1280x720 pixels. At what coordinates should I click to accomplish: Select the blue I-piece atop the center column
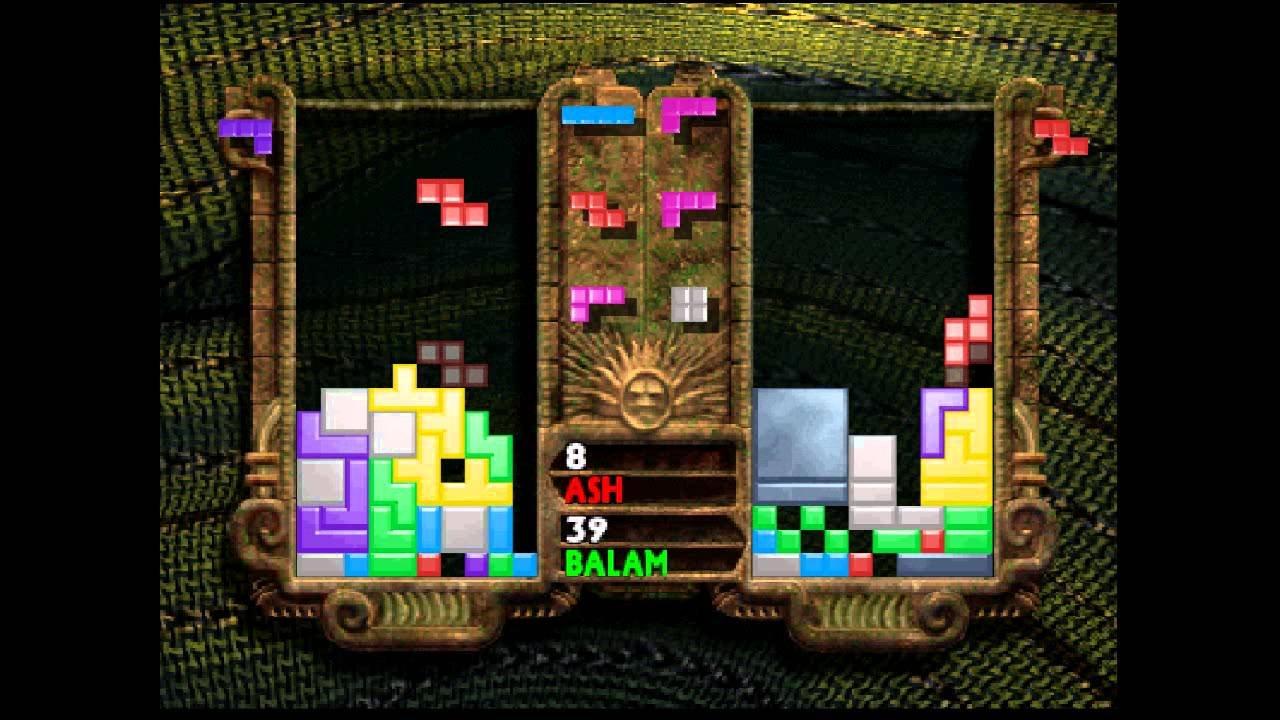pyautogui.click(x=598, y=113)
